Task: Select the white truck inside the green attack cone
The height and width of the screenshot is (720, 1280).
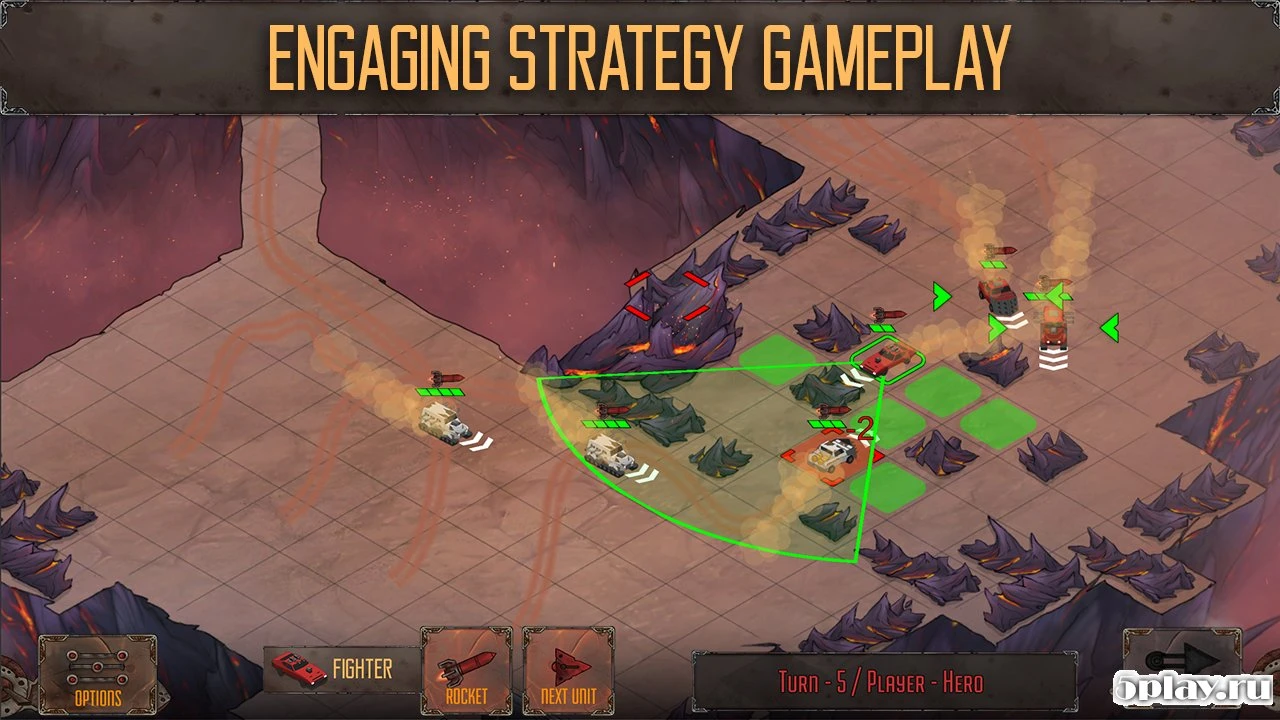Action: tap(610, 455)
